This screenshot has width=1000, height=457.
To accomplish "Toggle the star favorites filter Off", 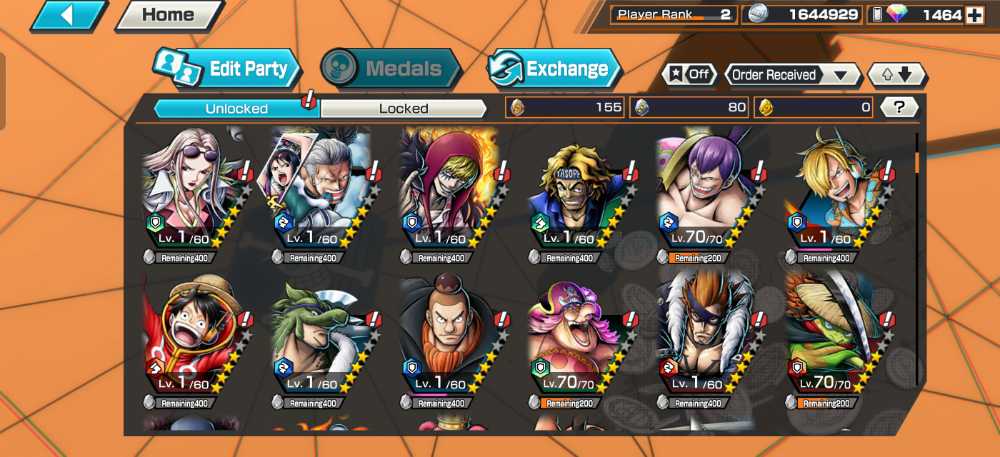I will tap(688, 75).
